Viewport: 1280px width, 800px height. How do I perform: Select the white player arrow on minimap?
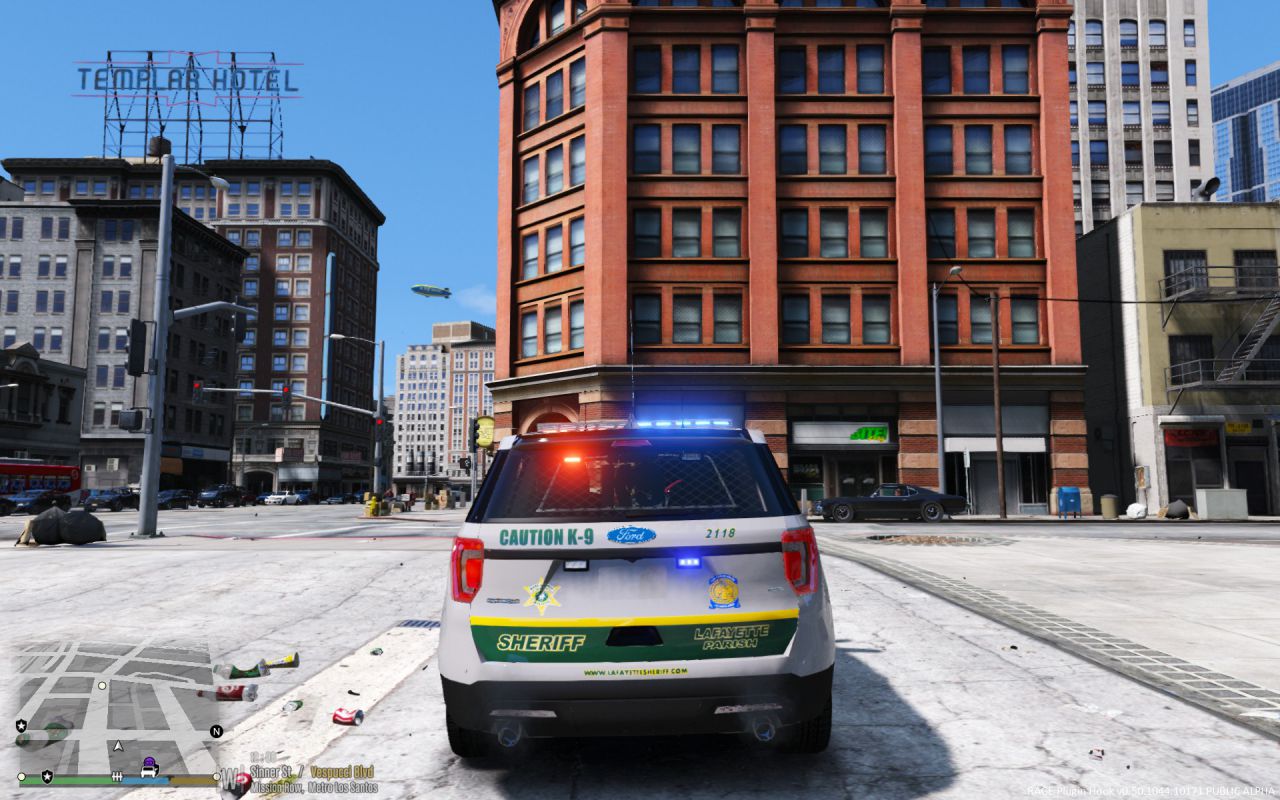coord(118,745)
